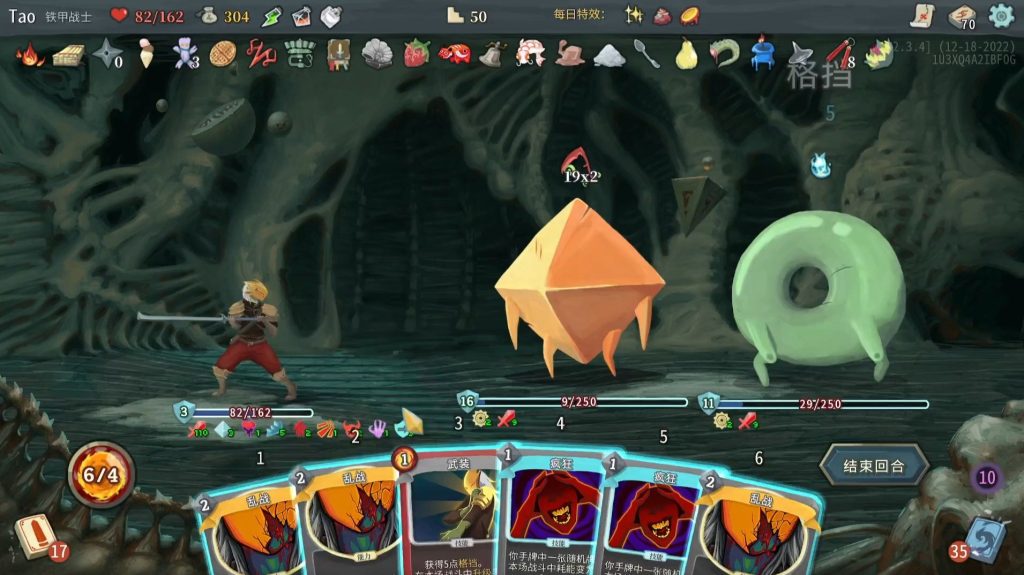
Task: Check the Ice Cream relic
Action: 146,53
